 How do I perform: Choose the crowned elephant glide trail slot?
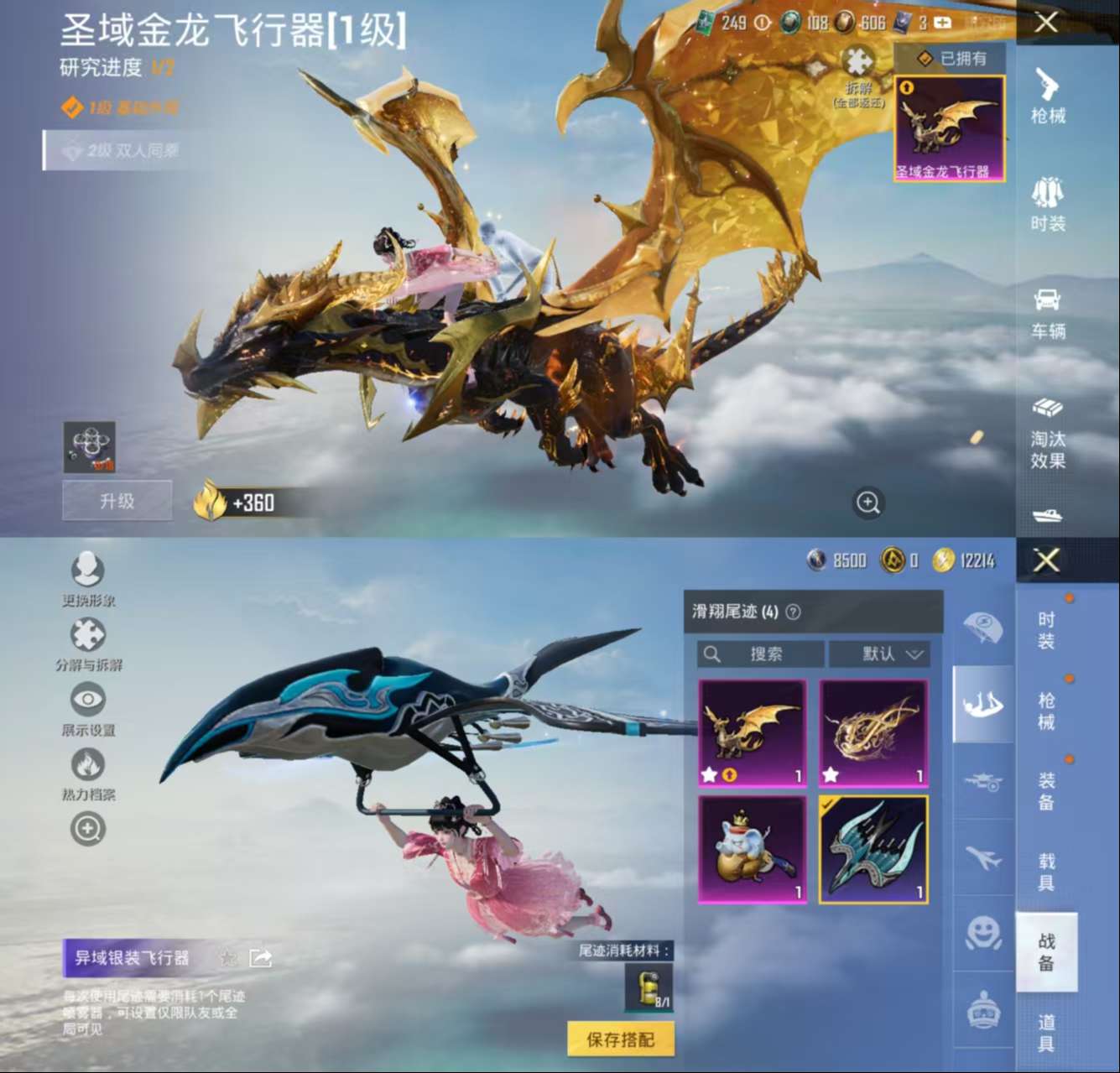click(753, 850)
